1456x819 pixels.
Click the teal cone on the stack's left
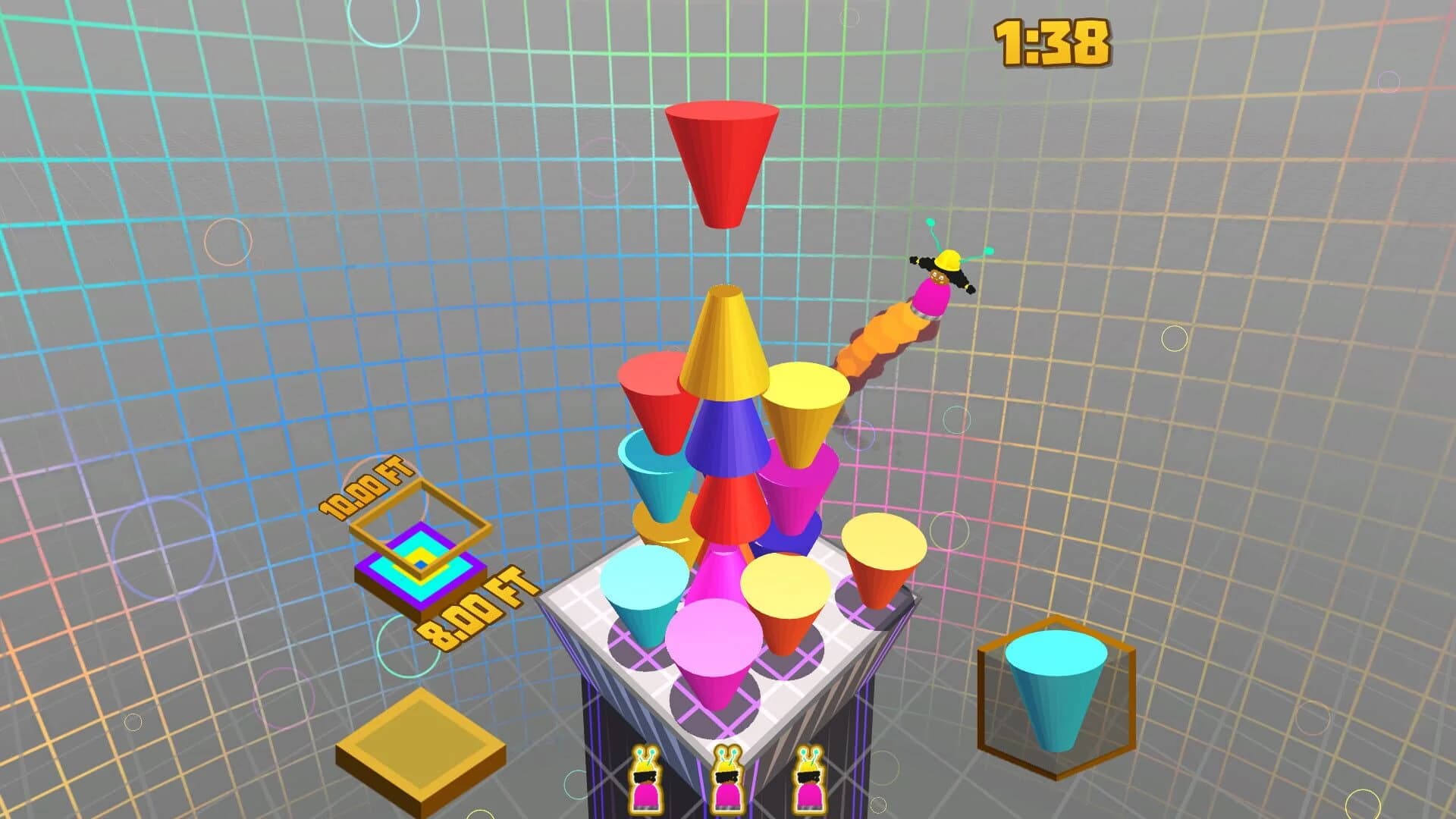pos(652,478)
